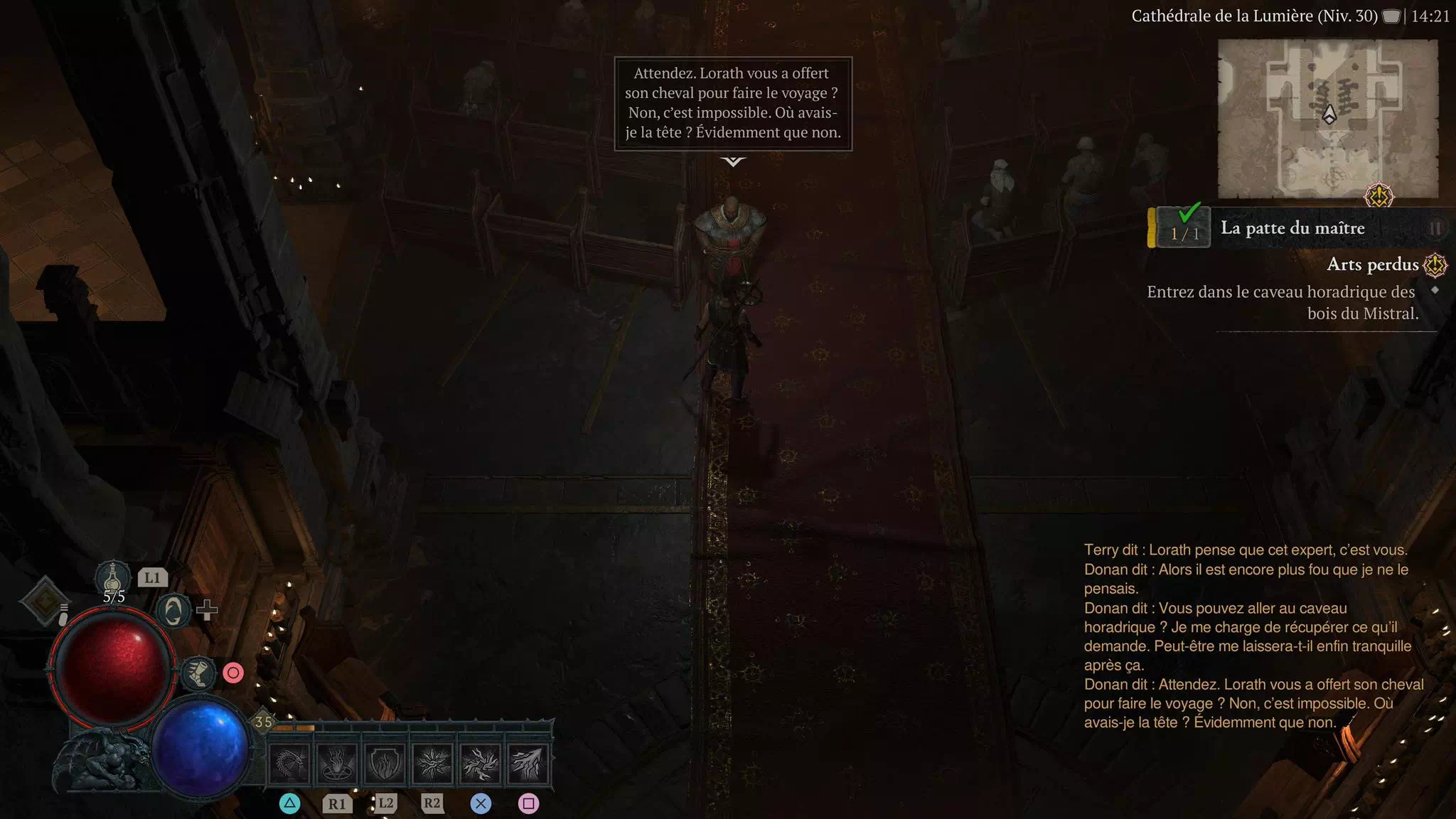Screen dimensions: 1456x819
Task: Fire the lightning arrow skill
Action: (x=528, y=764)
